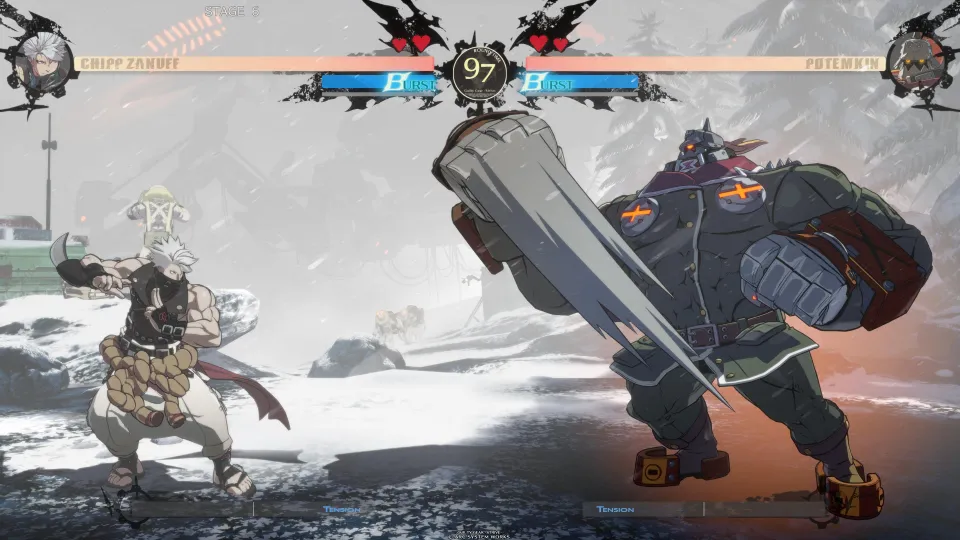Select Potemkin's character portrait
Screen dimensions: 960x540
(915, 60)
